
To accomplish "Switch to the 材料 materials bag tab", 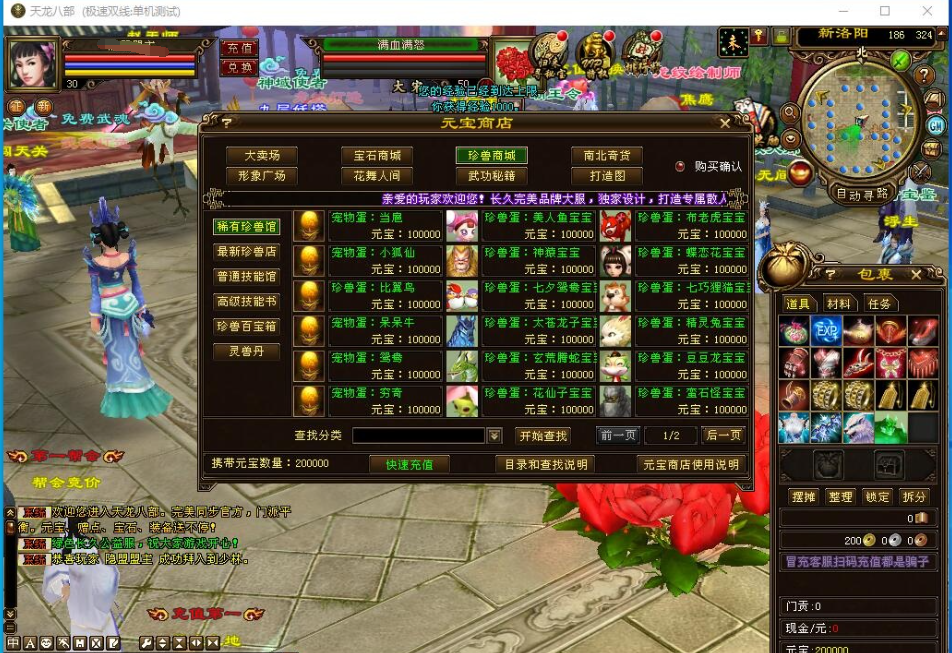I will [838, 304].
